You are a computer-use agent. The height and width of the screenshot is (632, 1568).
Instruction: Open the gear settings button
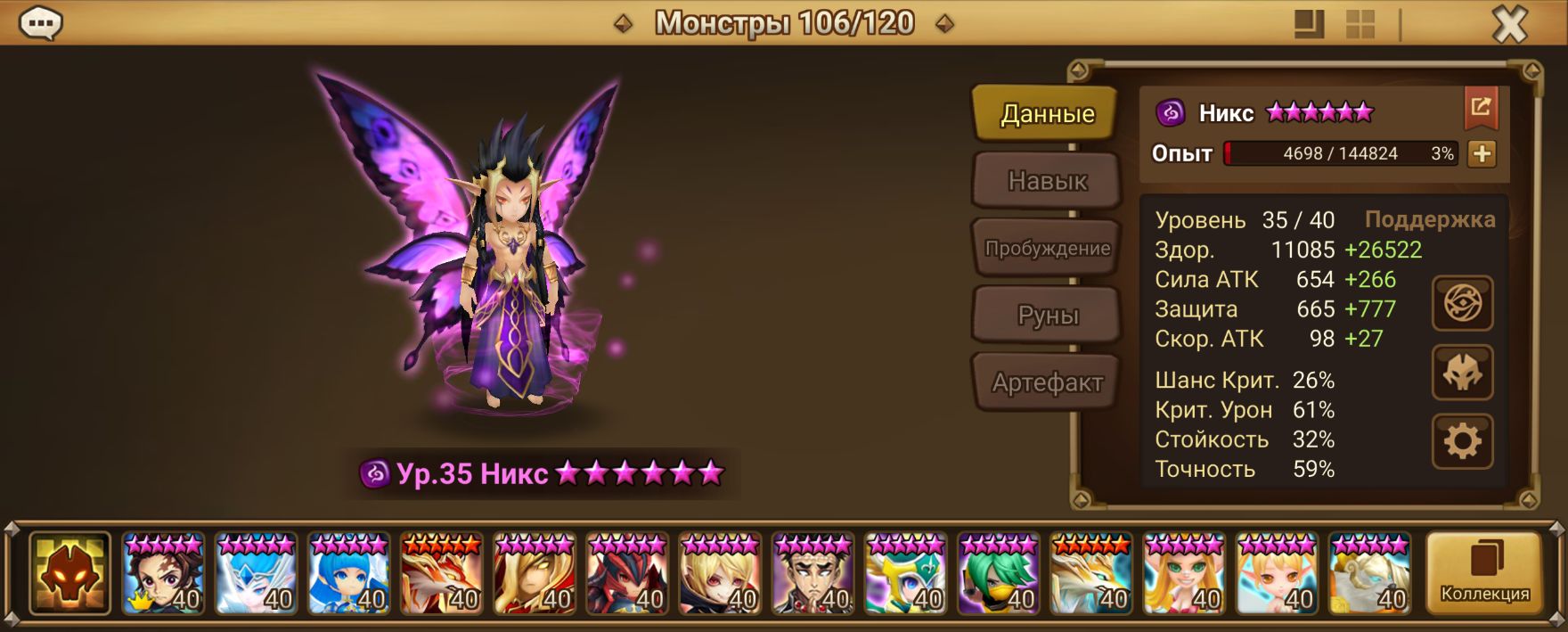(x=1462, y=441)
